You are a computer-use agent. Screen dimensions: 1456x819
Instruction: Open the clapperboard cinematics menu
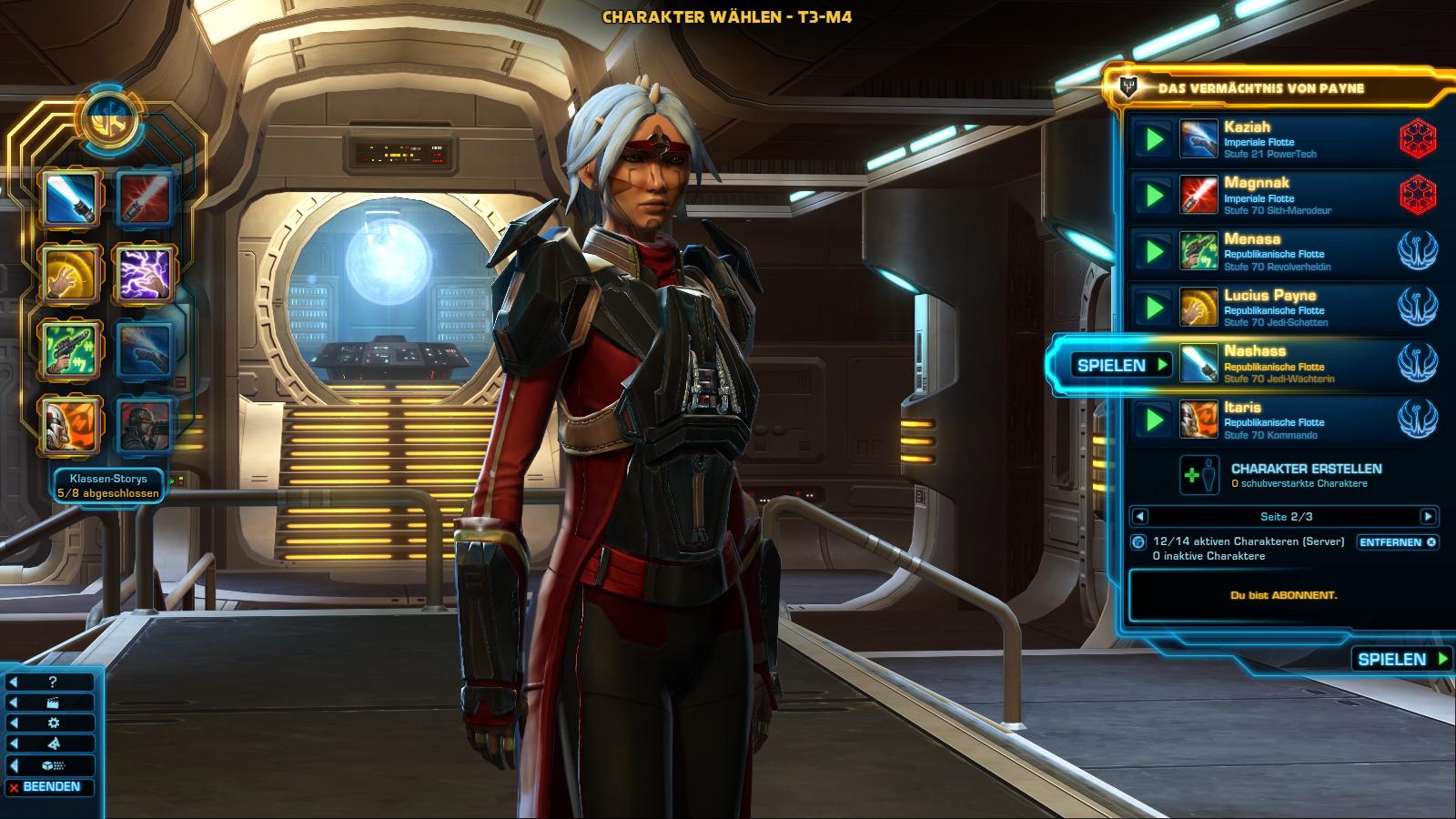[53, 703]
